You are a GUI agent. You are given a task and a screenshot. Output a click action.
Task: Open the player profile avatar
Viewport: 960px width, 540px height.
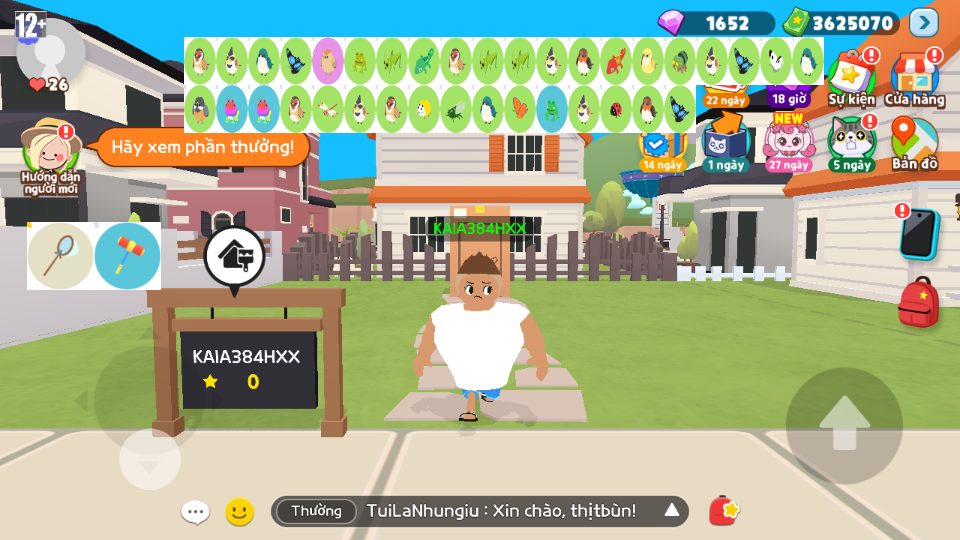click(50, 48)
